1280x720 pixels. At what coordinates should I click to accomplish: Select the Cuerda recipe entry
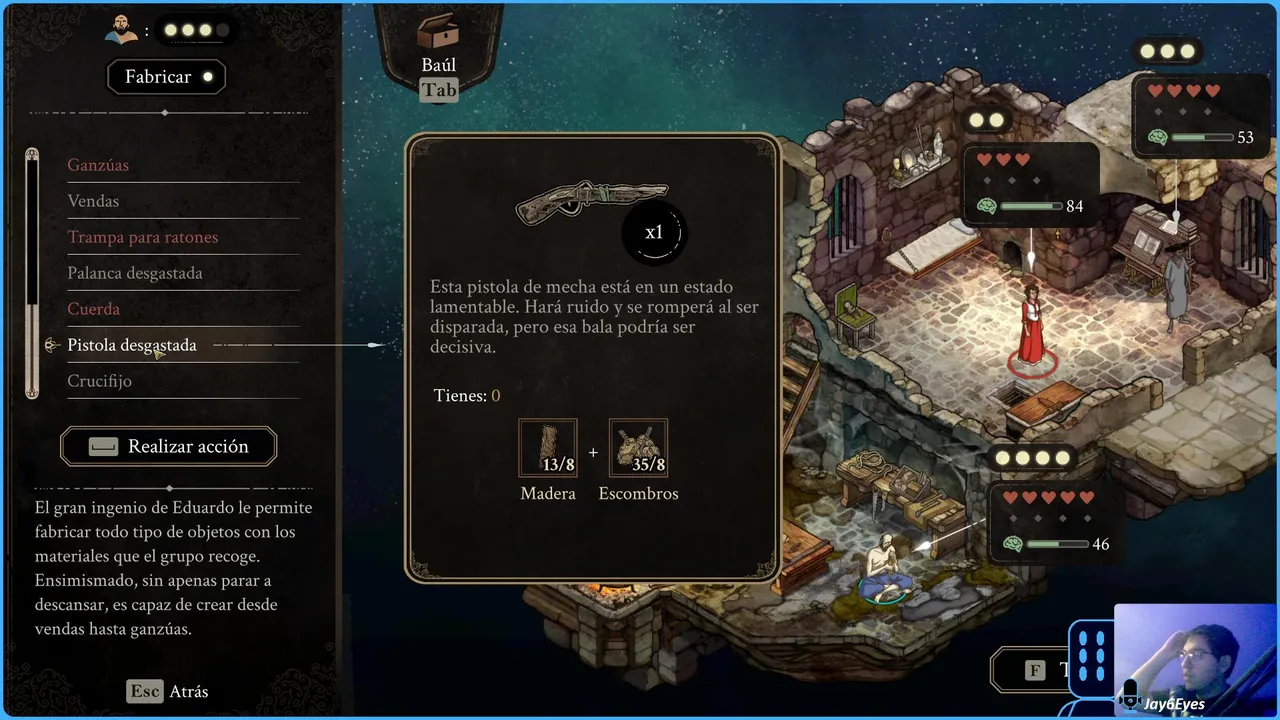coord(93,309)
